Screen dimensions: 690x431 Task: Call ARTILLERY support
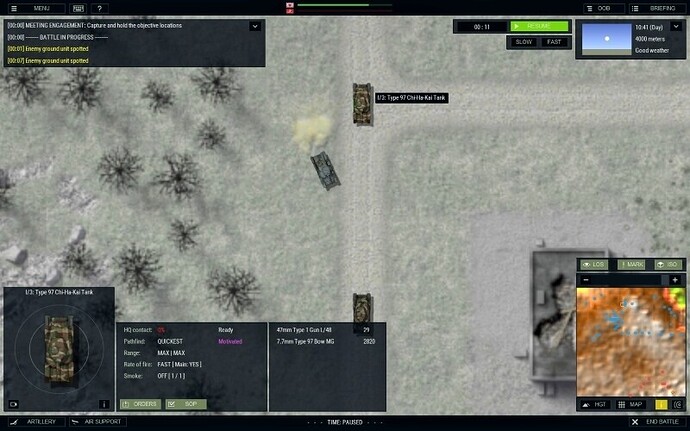(x=34, y=423)
